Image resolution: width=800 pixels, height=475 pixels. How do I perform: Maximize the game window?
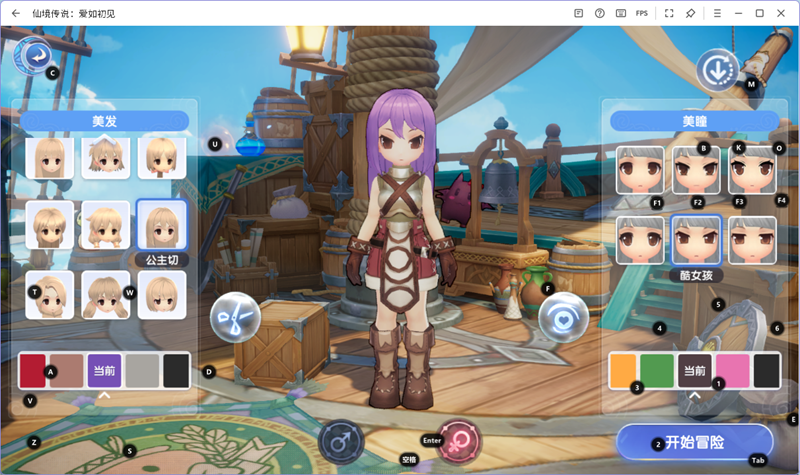click(x=760, y=13)
